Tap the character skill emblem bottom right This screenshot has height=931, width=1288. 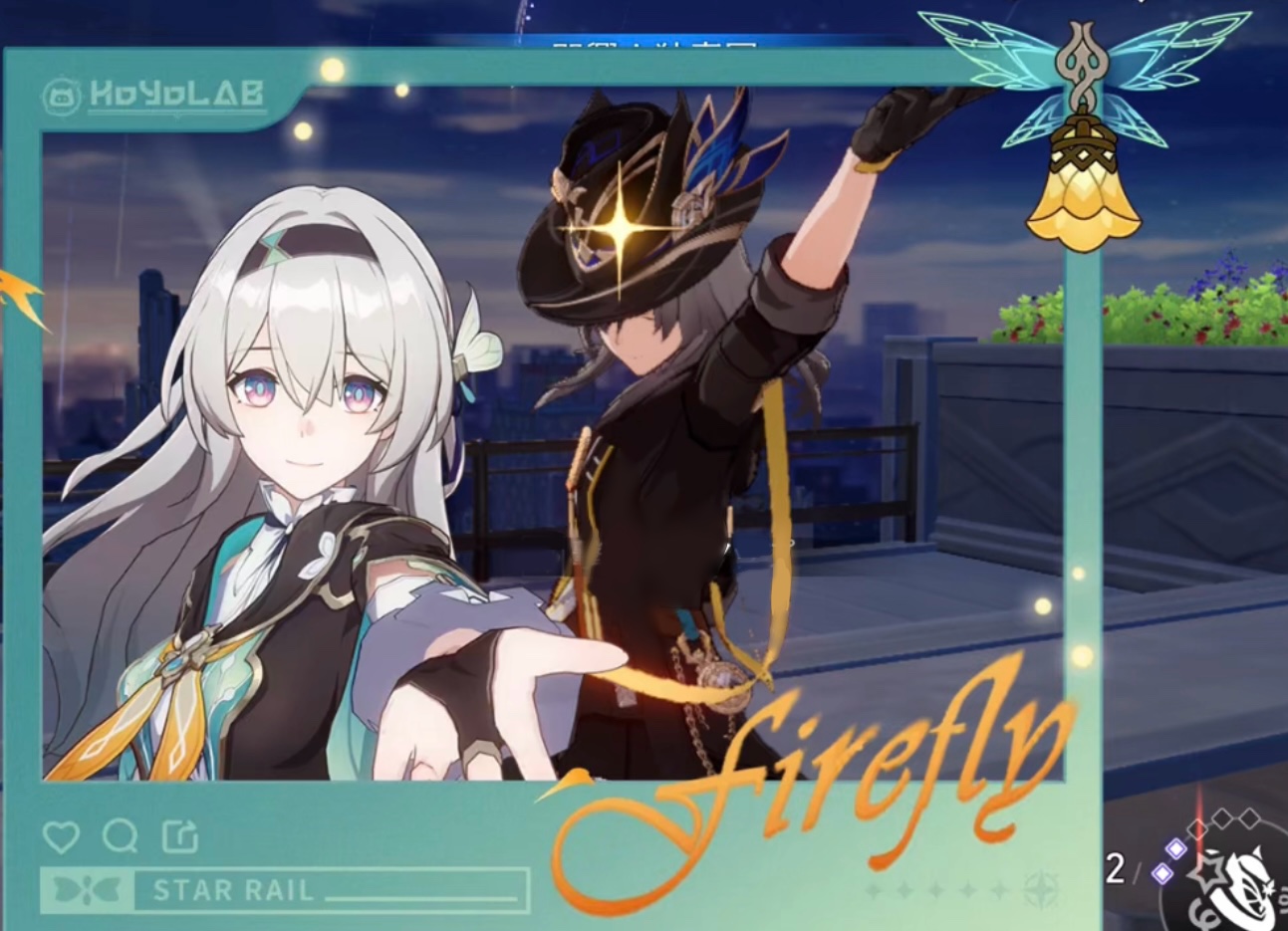click(x=1240, y=891)
